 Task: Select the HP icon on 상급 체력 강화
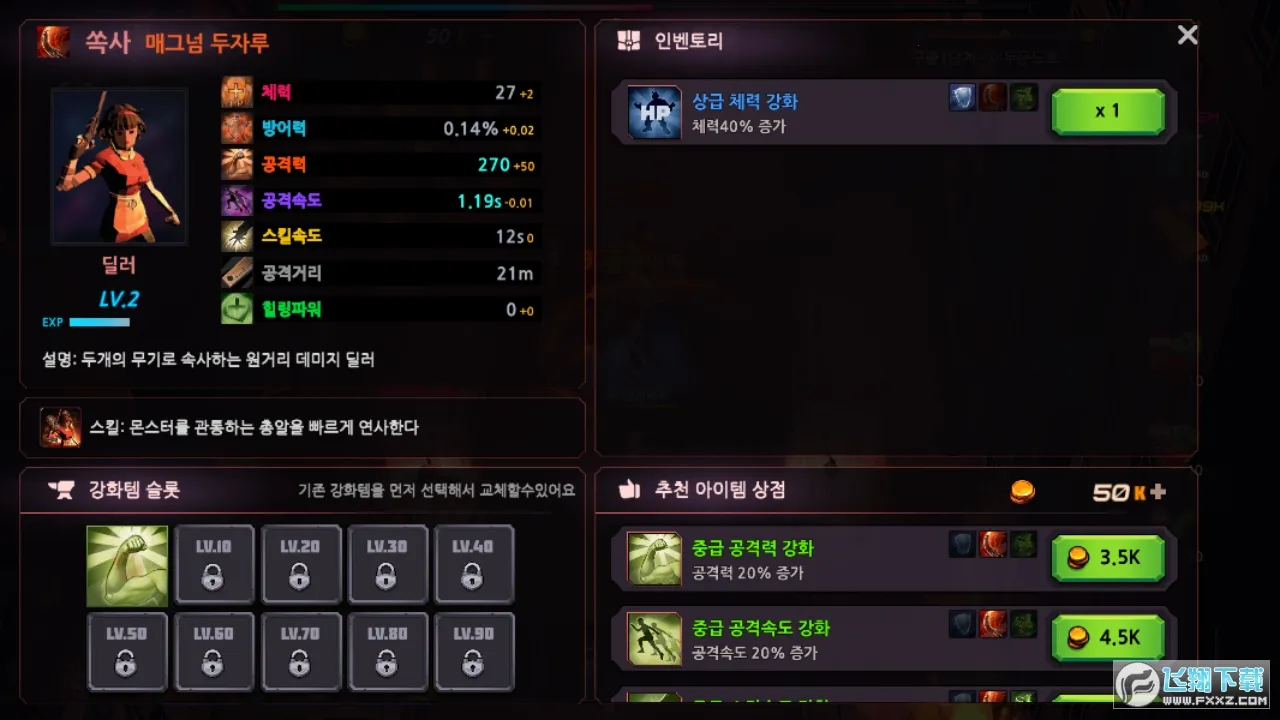coord(654,111)
